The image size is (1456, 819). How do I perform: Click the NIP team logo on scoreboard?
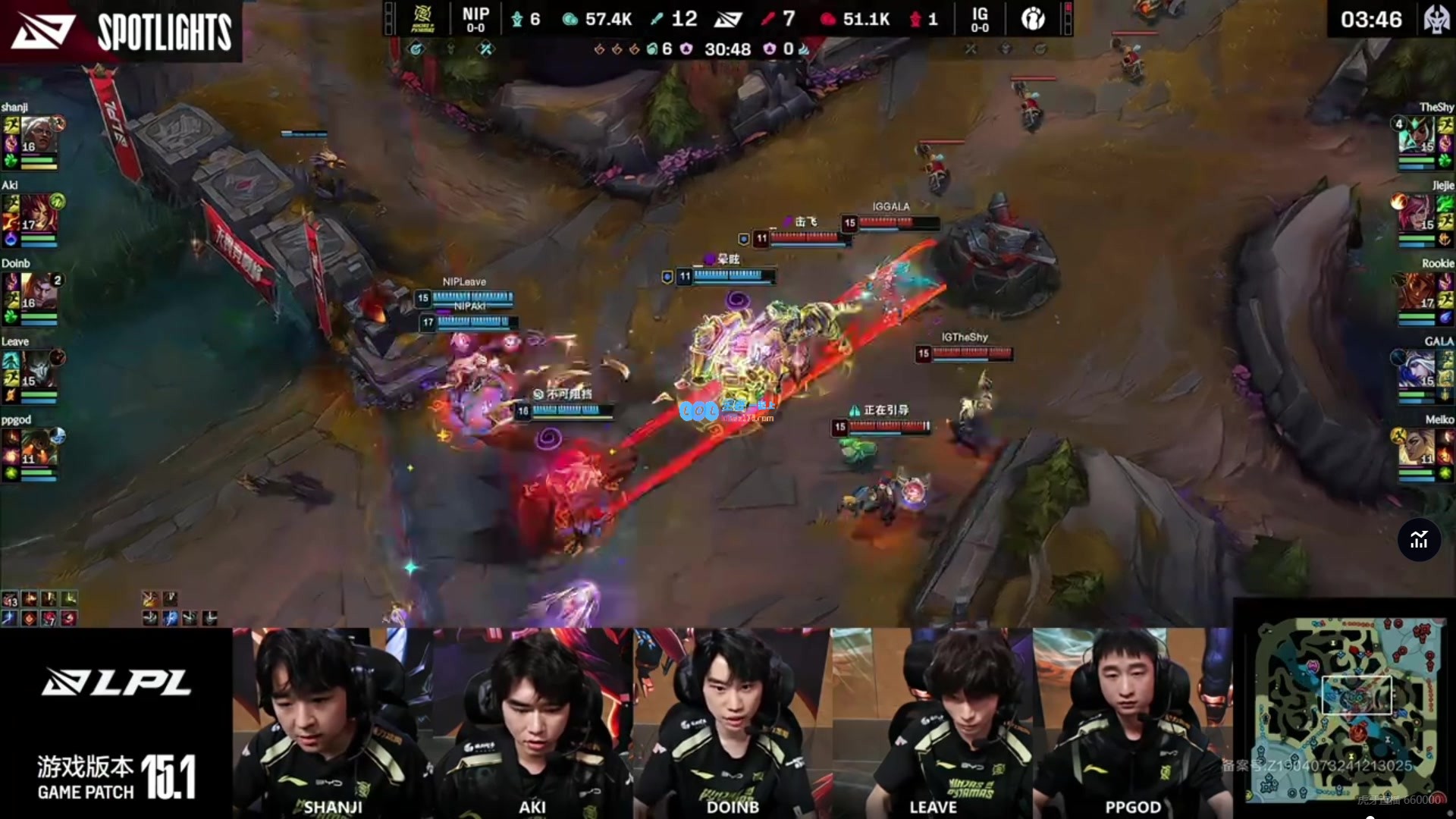tap(422, 19)
